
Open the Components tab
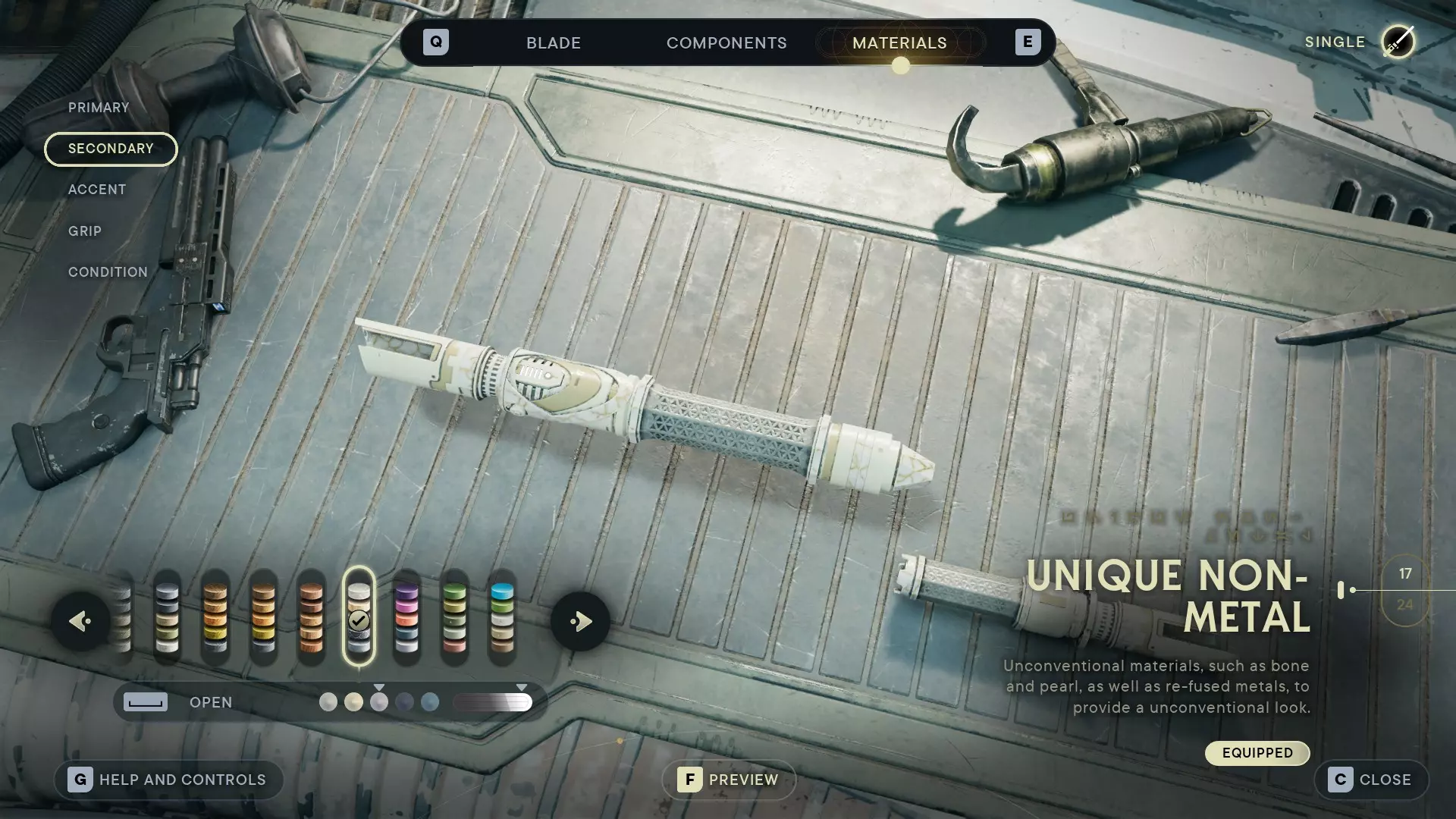(726, 43)
